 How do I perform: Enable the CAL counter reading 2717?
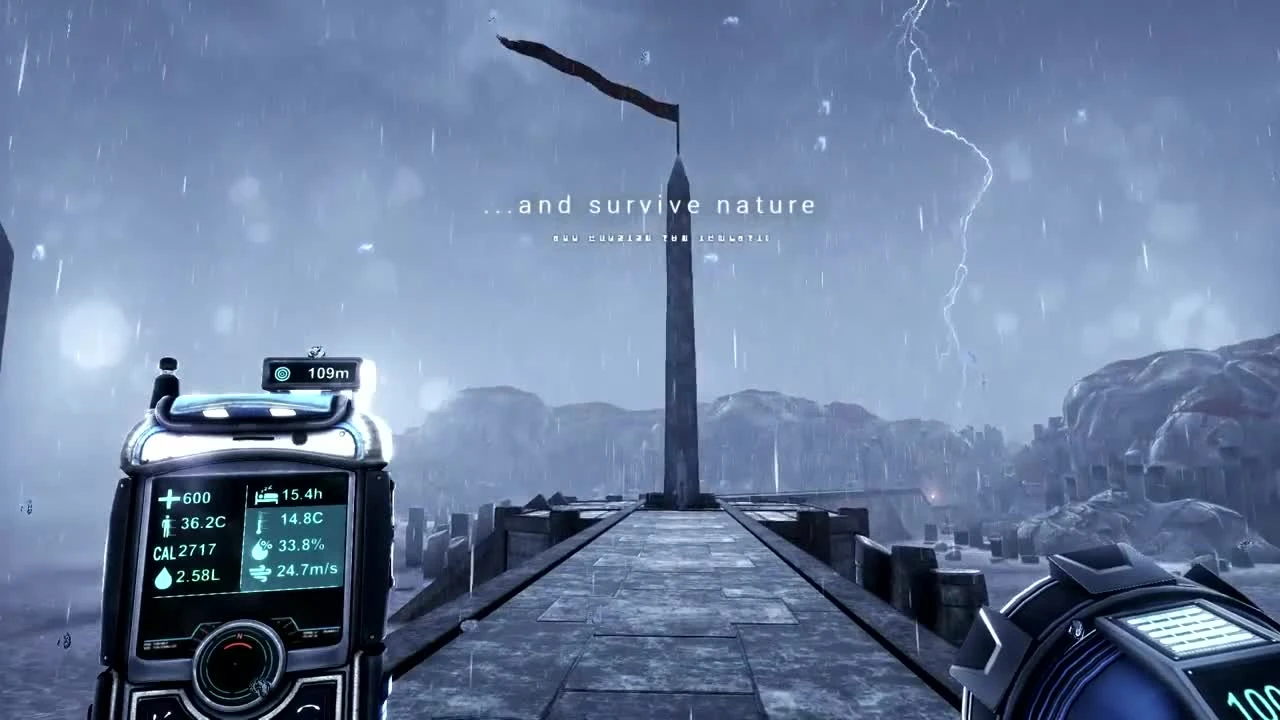178,549
